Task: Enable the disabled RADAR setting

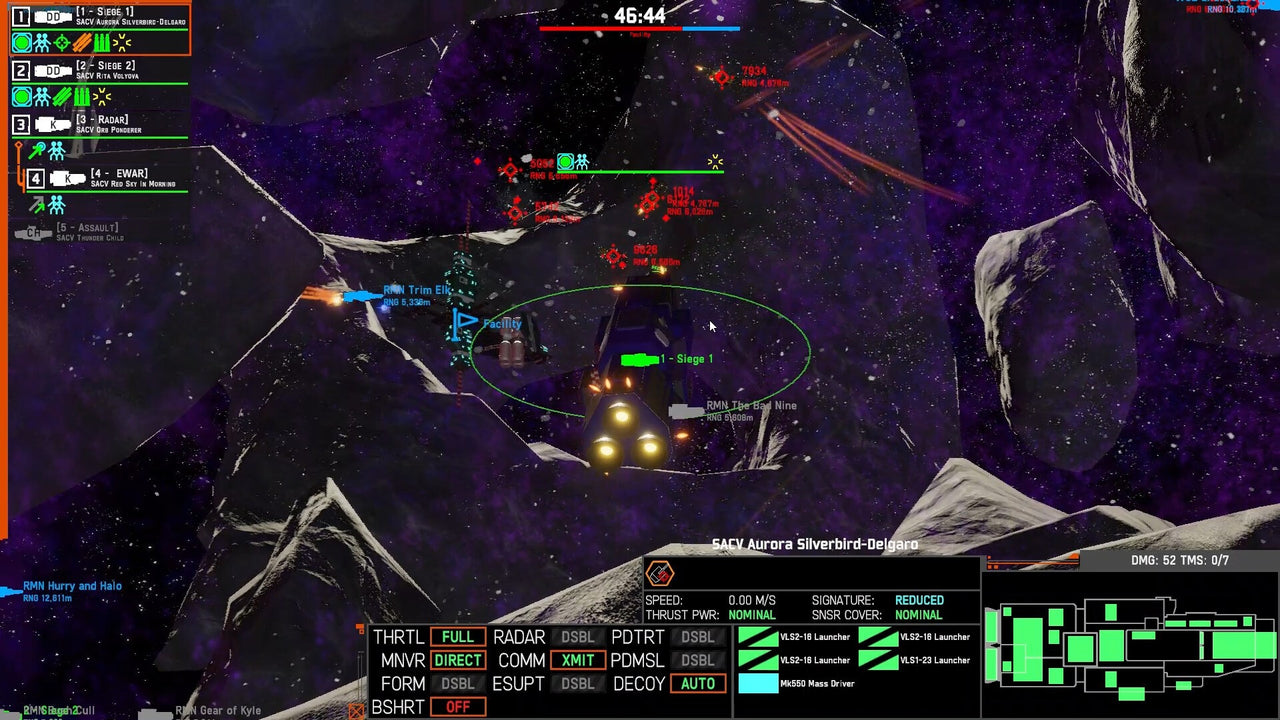Action: (x=579, y=637)
